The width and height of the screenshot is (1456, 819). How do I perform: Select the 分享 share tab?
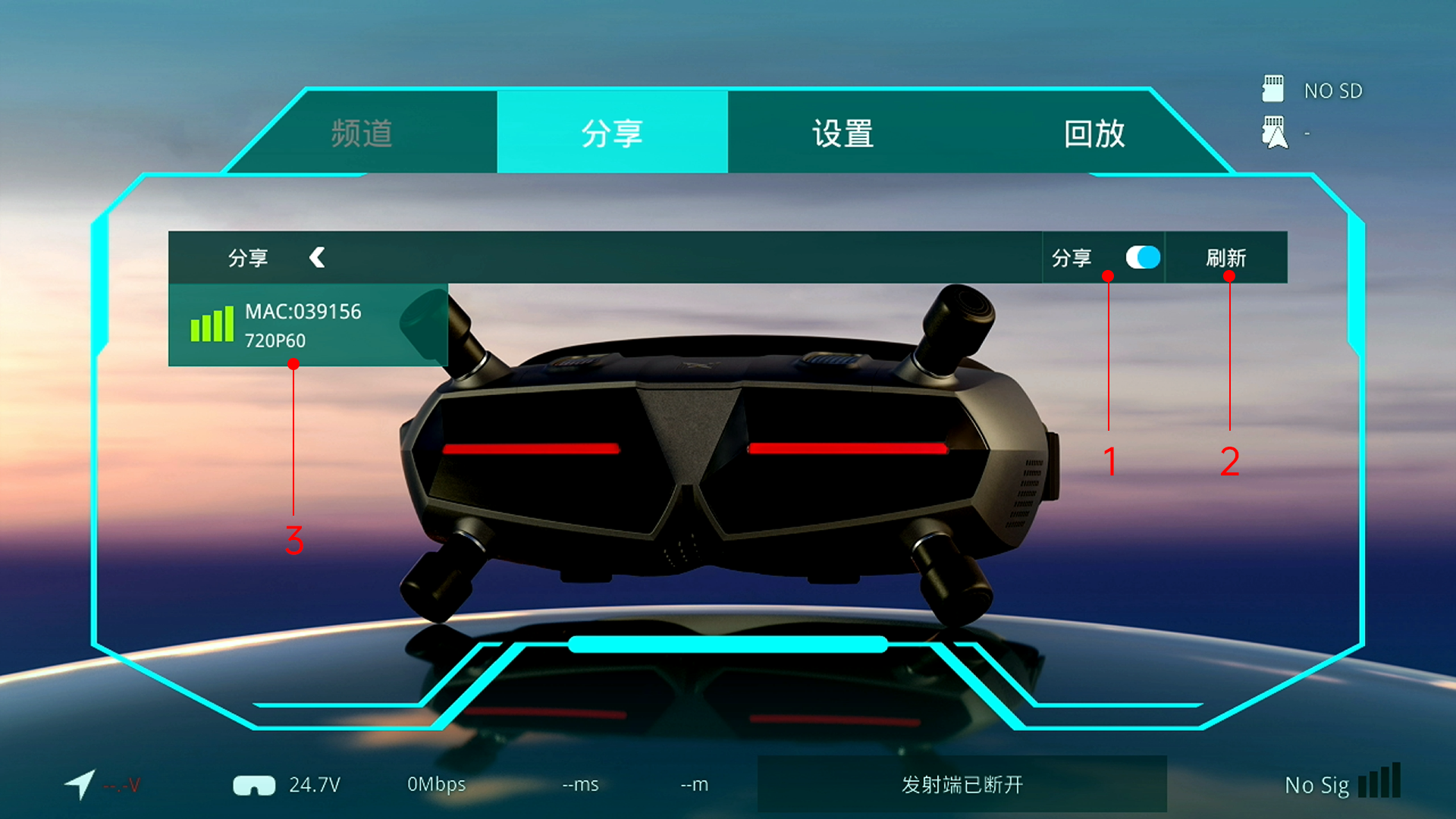(612, 134)
